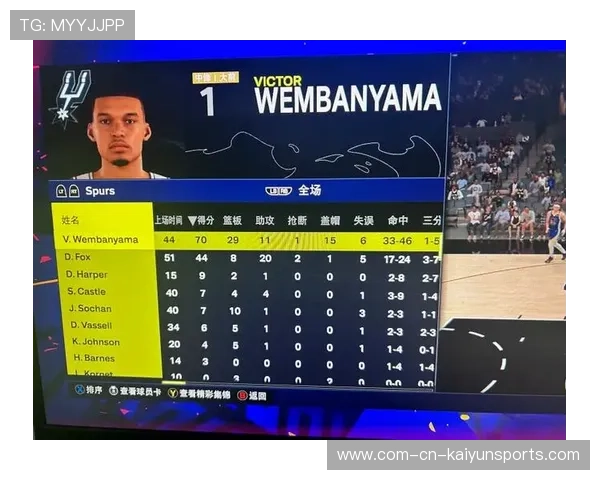Choose H. Barnes in the list
Viewport: 600px width, 480px height.
pyautogui.click(x=92, y=358)
